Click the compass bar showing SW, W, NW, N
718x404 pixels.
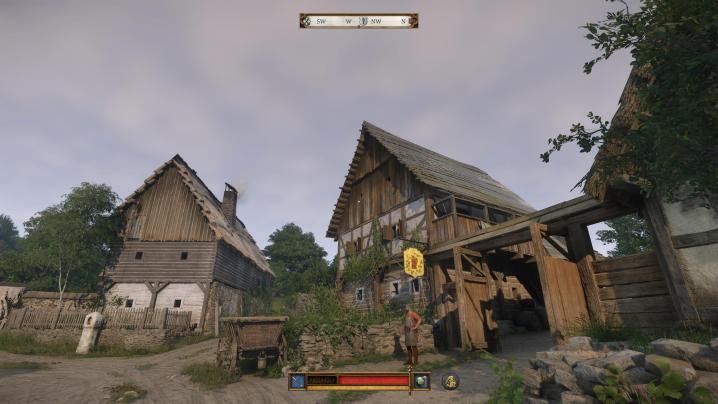click(x=358, y=20)
